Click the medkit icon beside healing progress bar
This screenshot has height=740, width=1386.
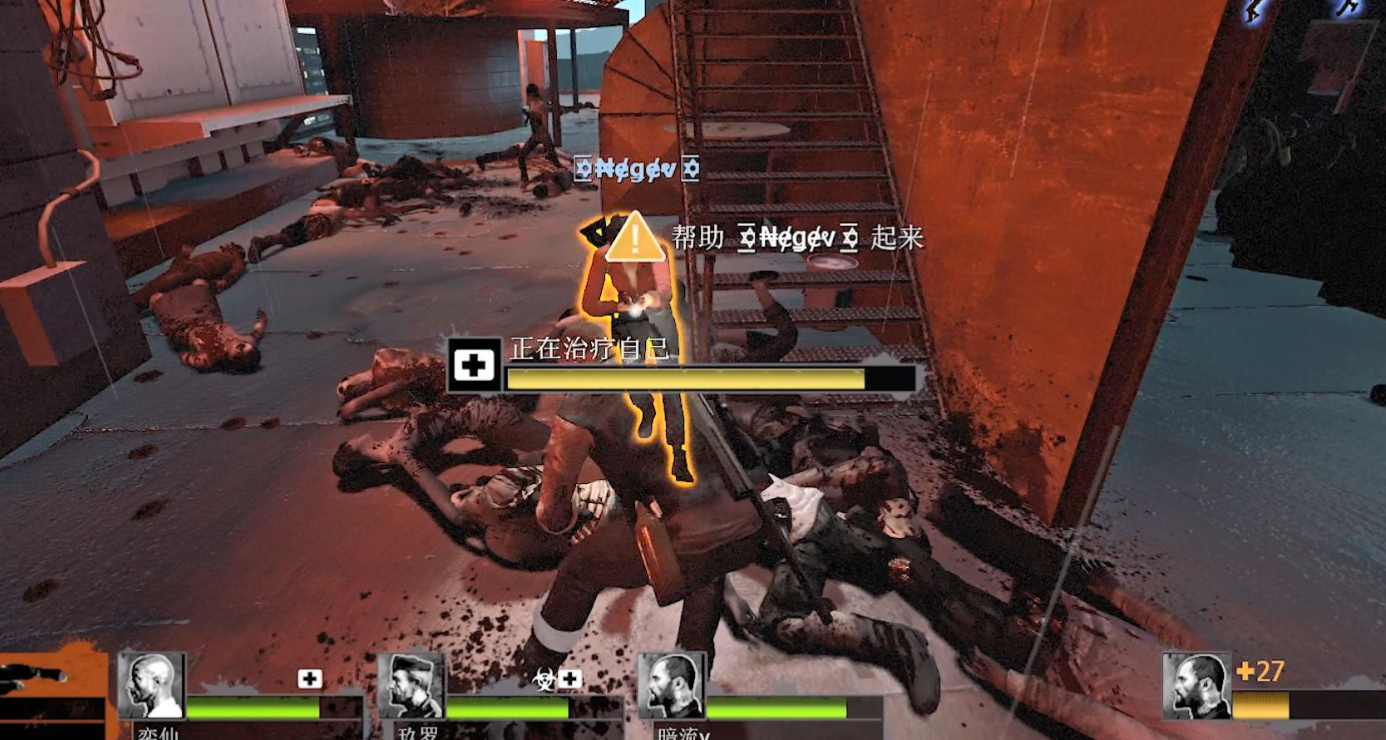coord(474,366)
